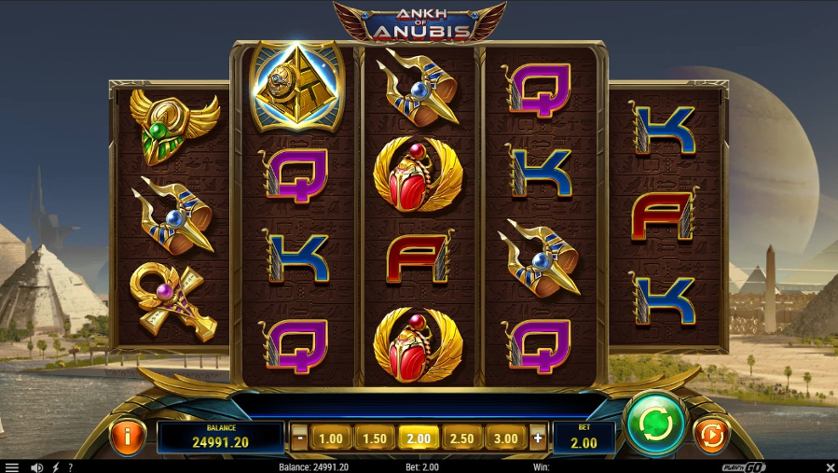Select the 1.00 bet amount
Viewport: 838px width, 473px height.
click(x=330, y=437)
